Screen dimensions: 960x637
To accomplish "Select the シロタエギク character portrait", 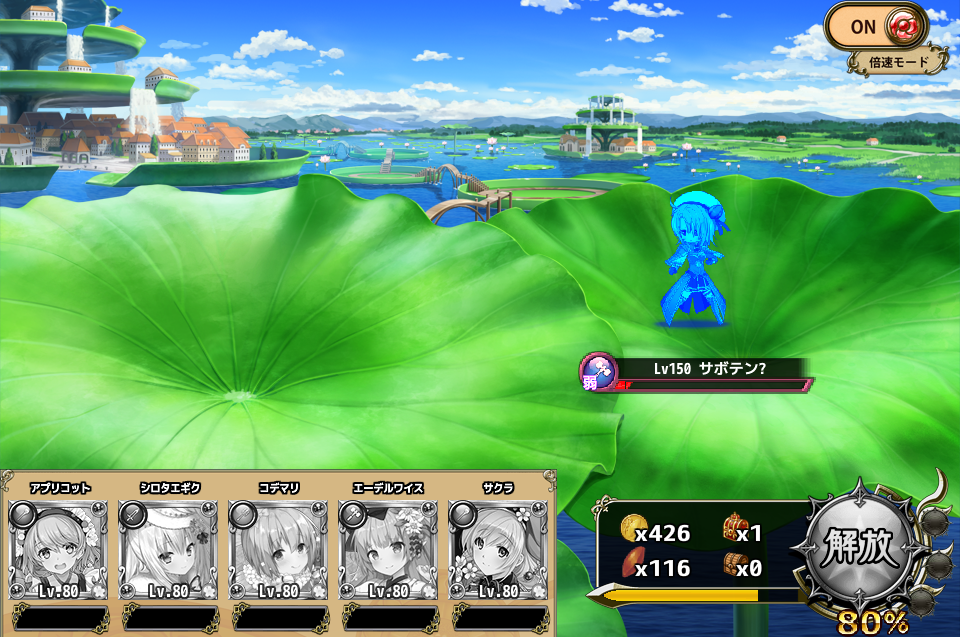I will (x=168, y=549).
